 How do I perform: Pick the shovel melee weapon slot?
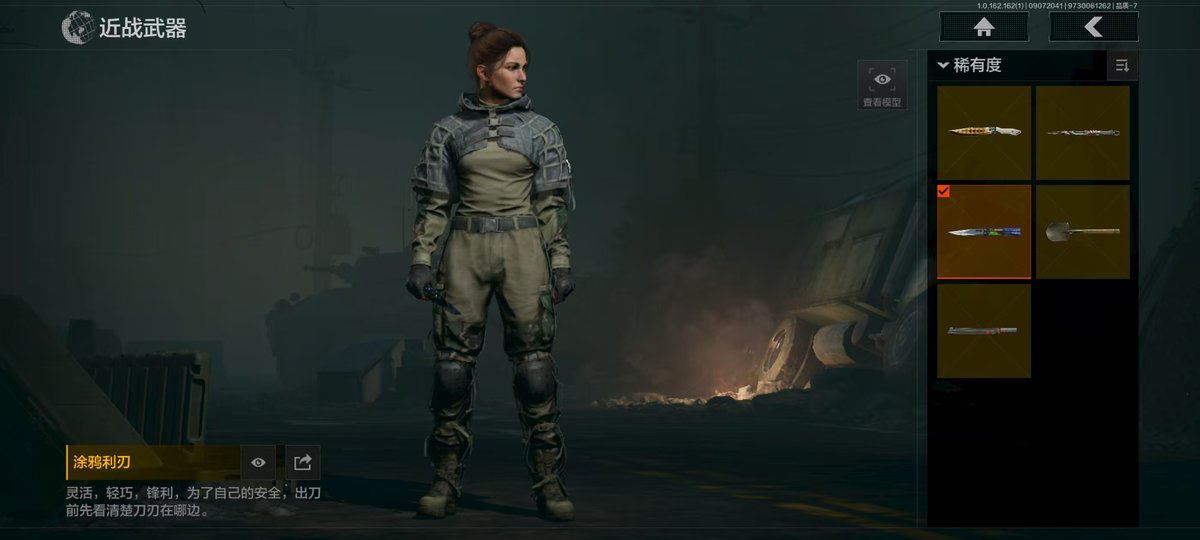(x=1083, y=231)
